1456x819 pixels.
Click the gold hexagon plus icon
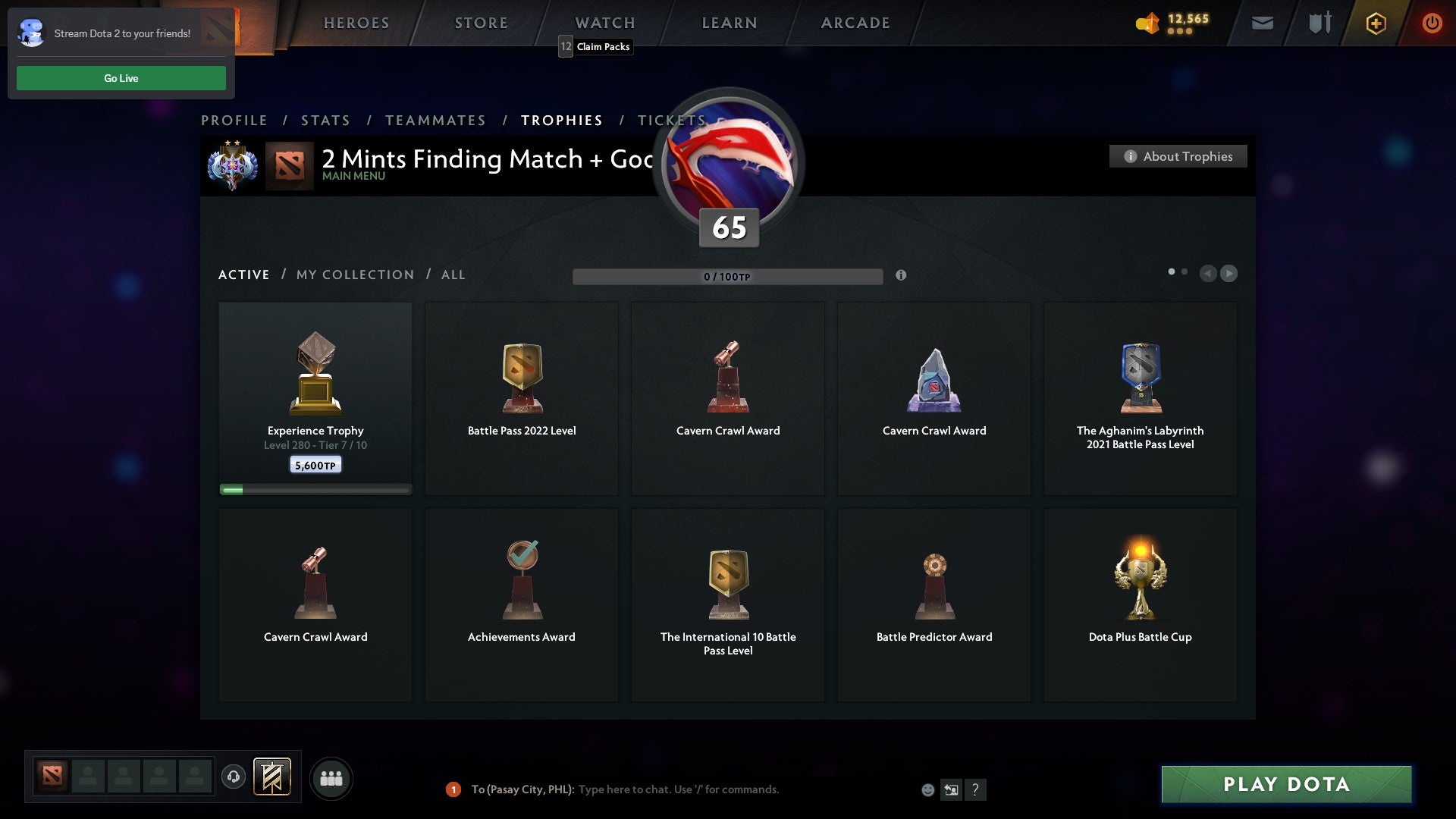(x=1375, y=24)
